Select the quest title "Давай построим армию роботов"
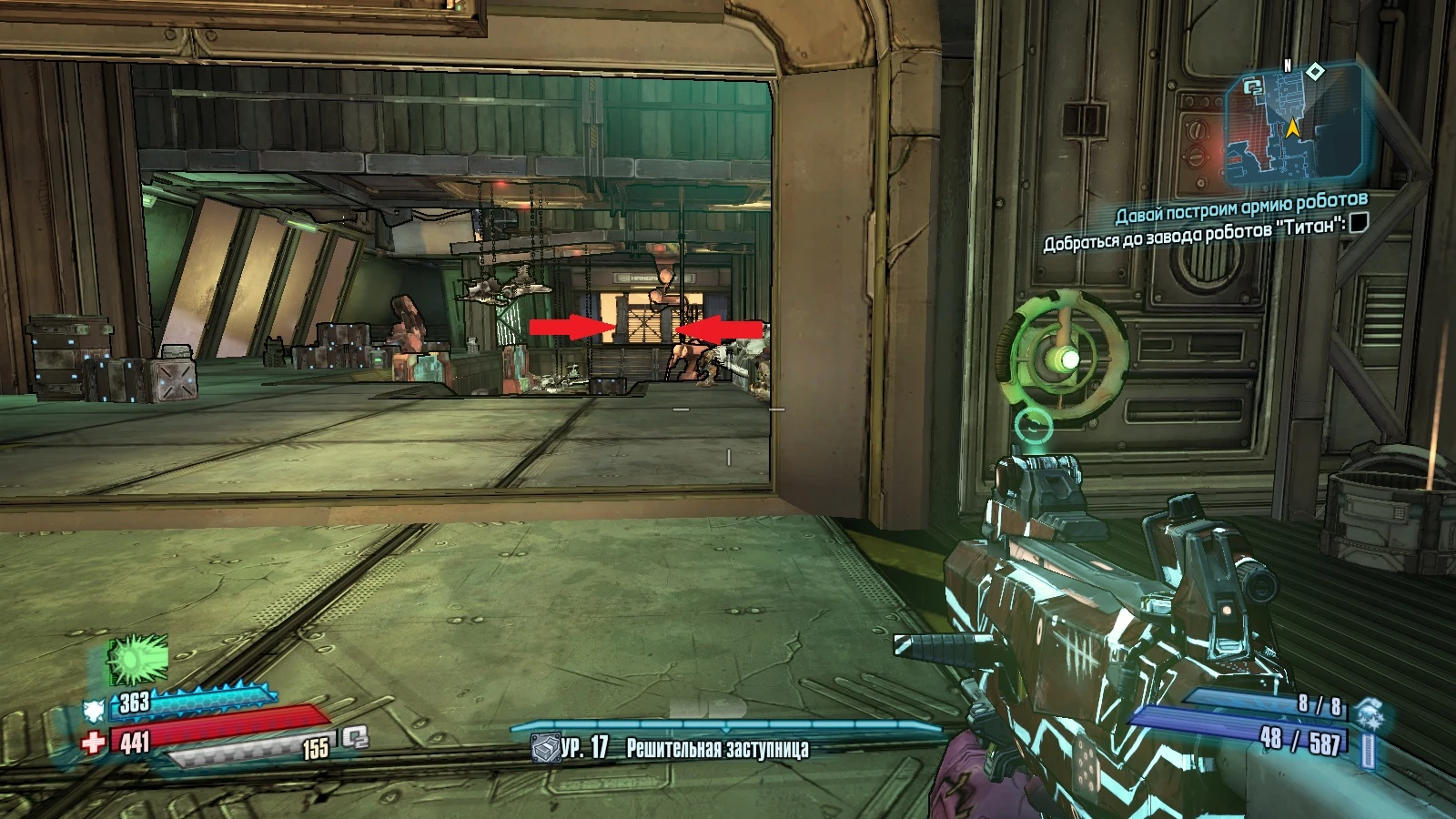The width and height of the screenshot is (1456, 819). pyautogui.click(x=1241, y=207)
